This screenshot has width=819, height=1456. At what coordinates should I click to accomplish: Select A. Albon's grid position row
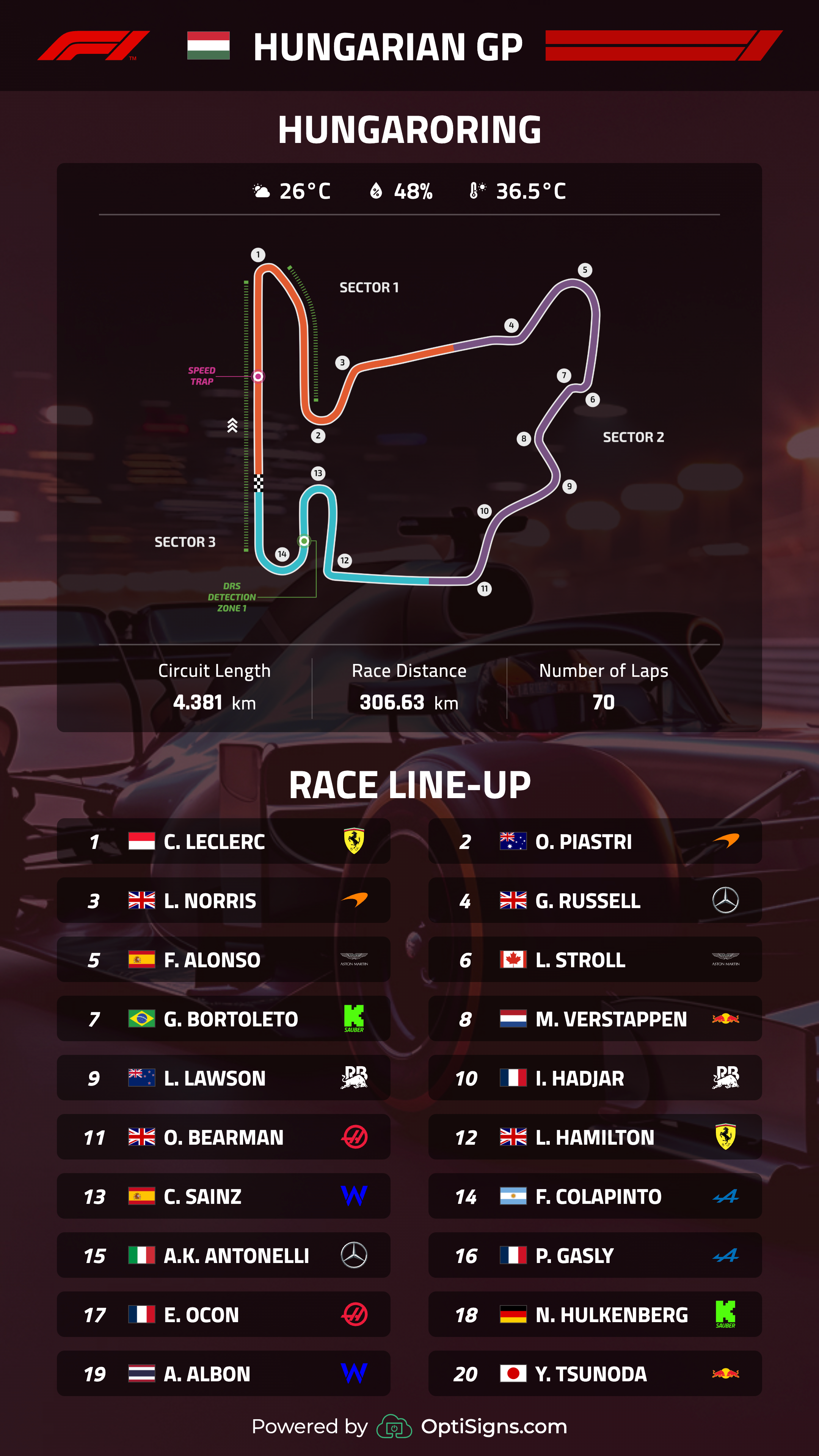[x=223, y=1373]
